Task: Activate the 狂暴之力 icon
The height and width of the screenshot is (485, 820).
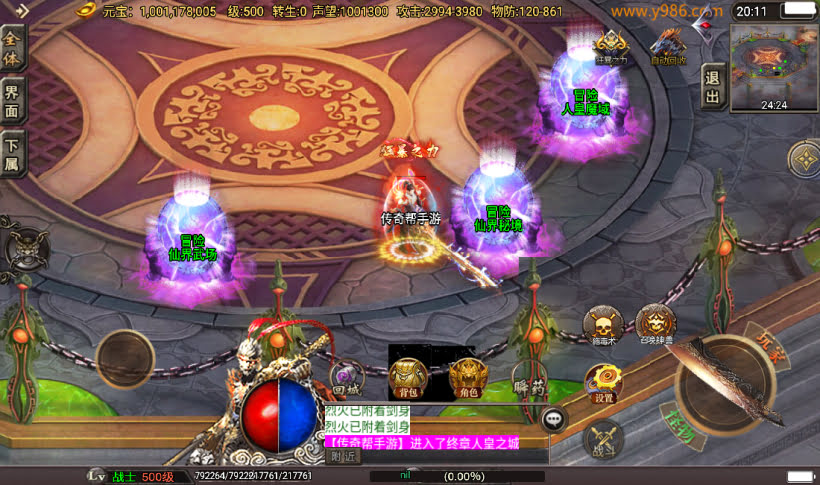Action: [612, 46]
